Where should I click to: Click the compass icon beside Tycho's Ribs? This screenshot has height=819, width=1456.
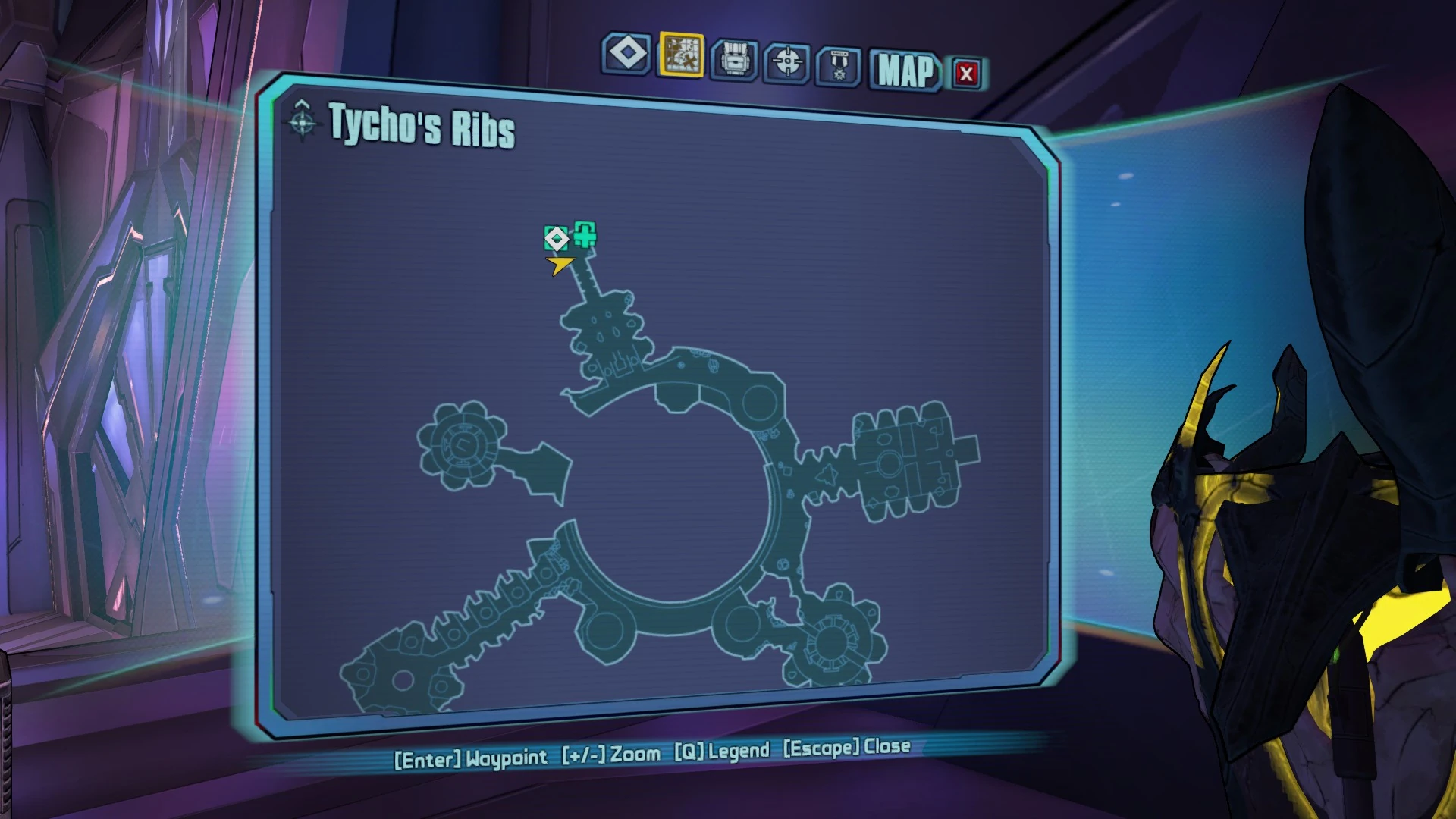coord(302,121)
